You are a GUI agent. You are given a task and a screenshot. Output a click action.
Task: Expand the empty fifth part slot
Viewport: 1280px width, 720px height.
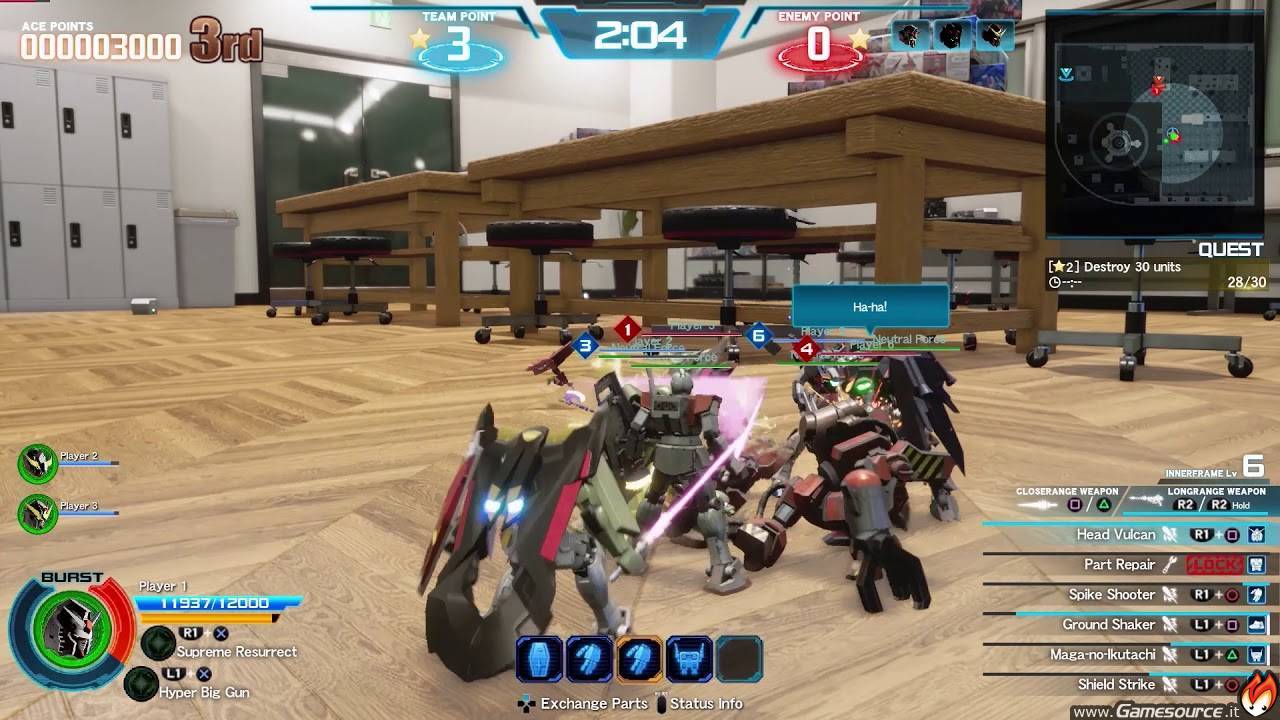(740, 658)
